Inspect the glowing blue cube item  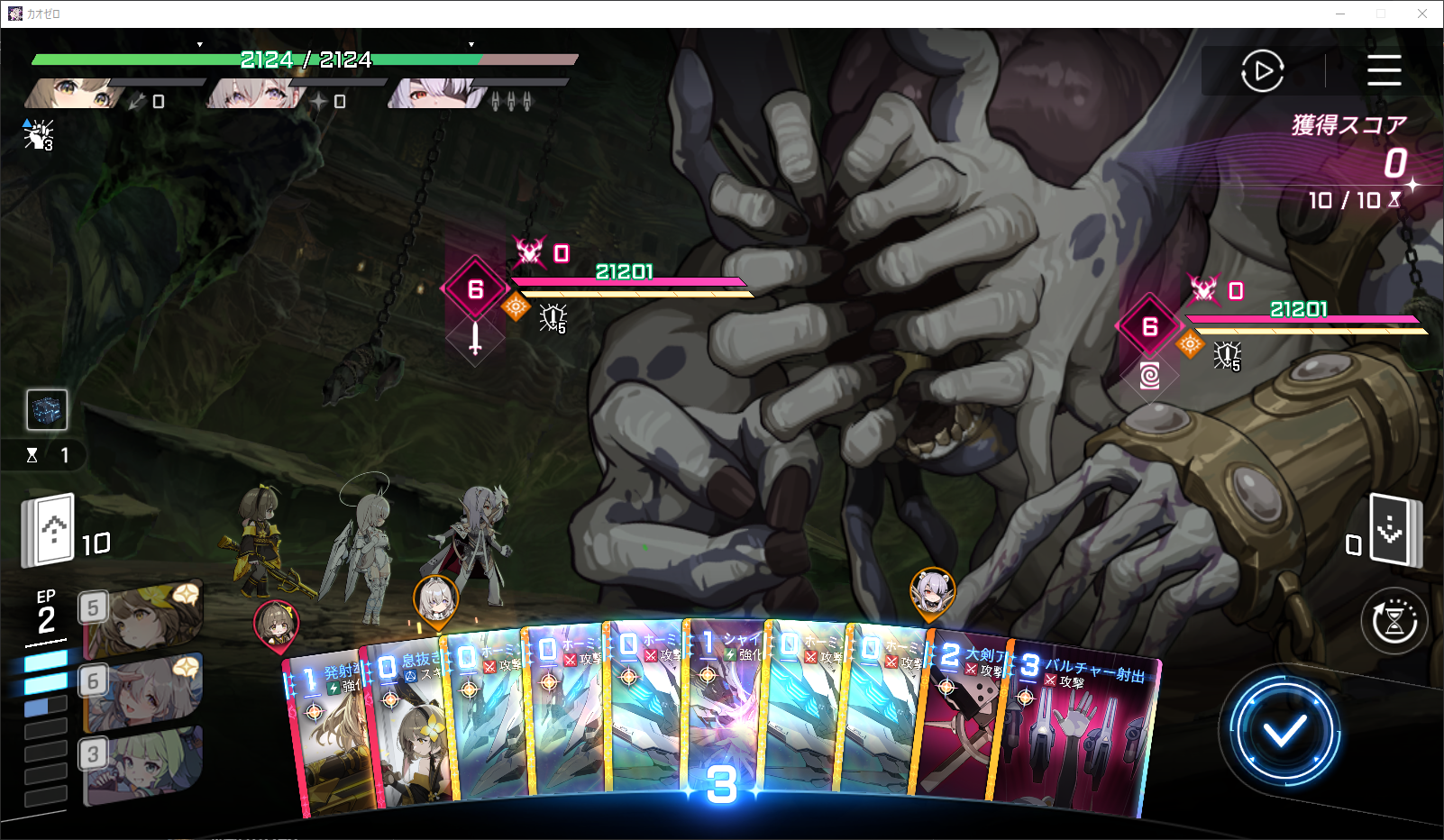[x=47, y=410]
